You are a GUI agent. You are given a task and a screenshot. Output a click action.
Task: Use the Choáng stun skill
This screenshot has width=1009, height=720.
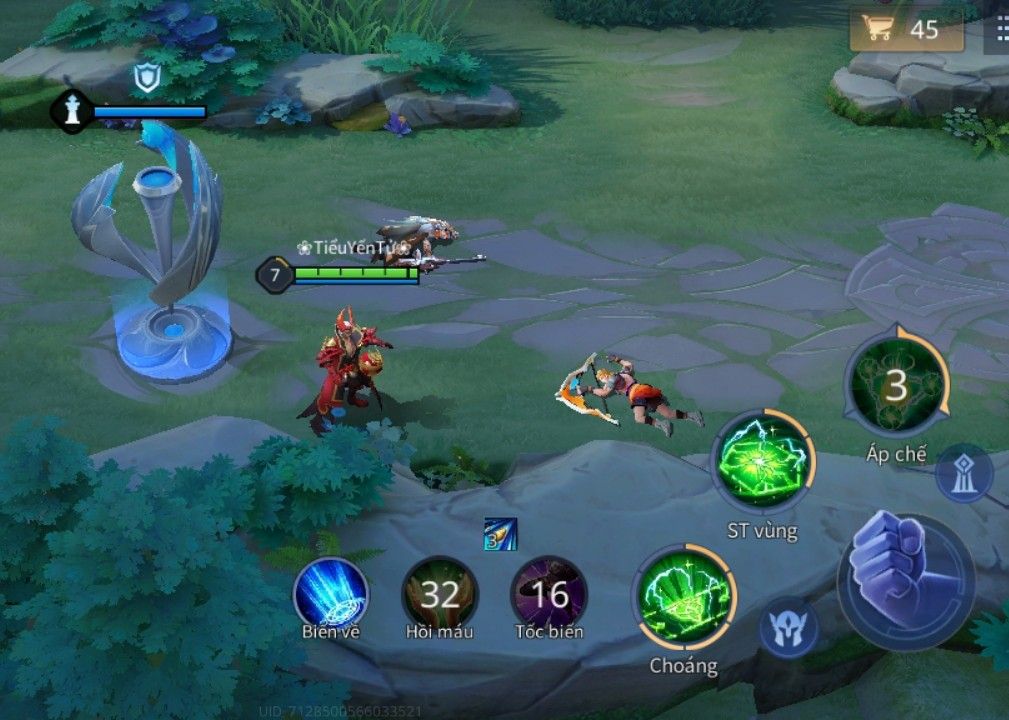(684, 598)
